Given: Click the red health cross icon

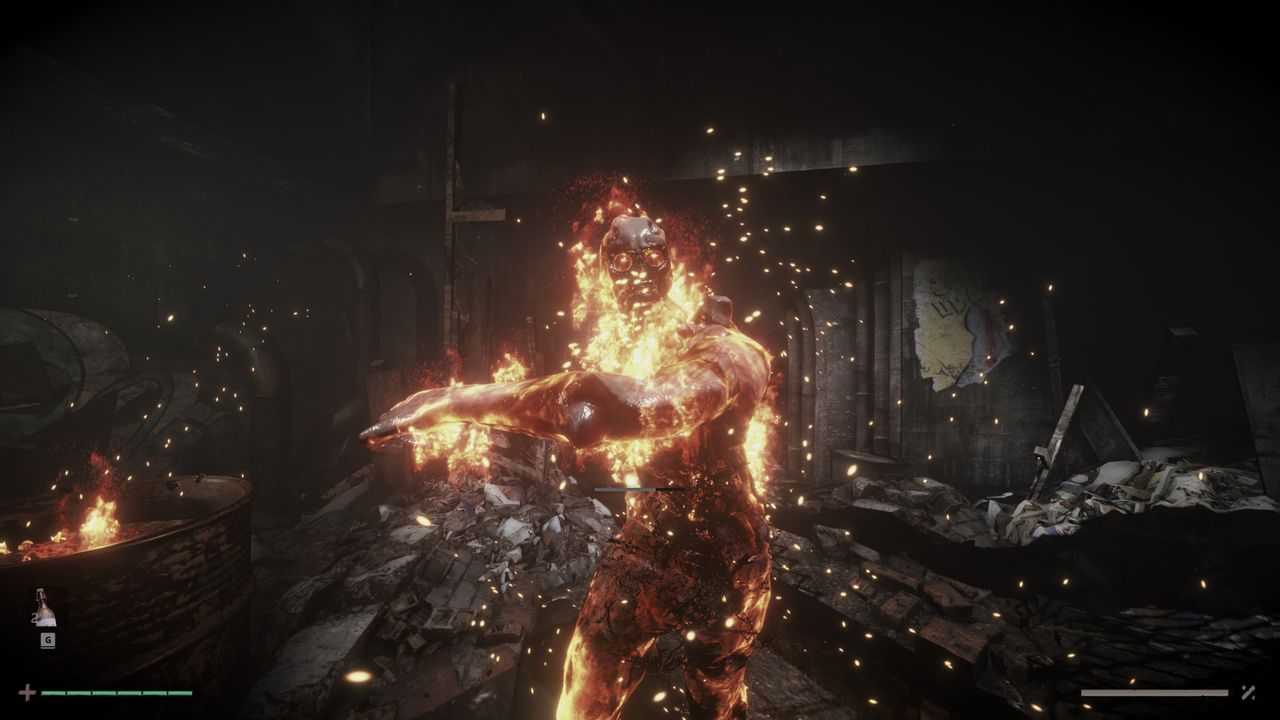Looking at the screenshot, I should 28,692.
